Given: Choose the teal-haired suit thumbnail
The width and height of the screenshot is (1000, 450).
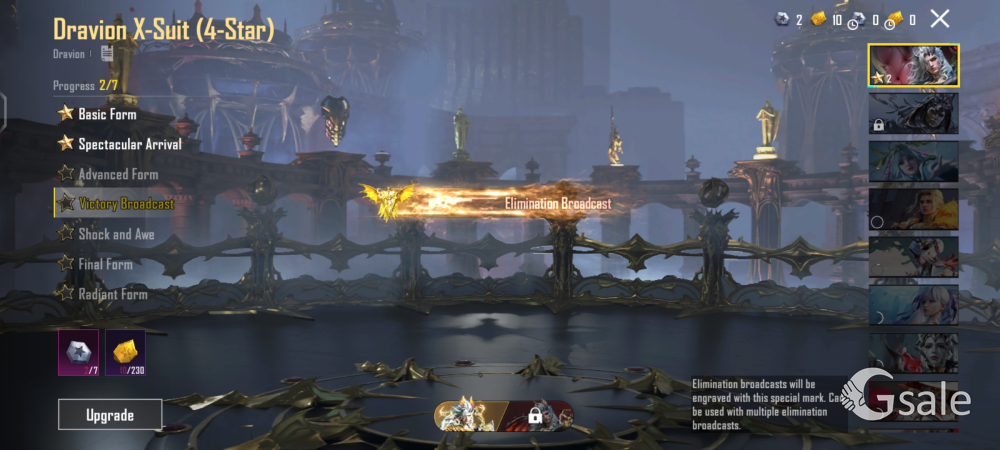Looking at the screenshot, I should [913, 161].
